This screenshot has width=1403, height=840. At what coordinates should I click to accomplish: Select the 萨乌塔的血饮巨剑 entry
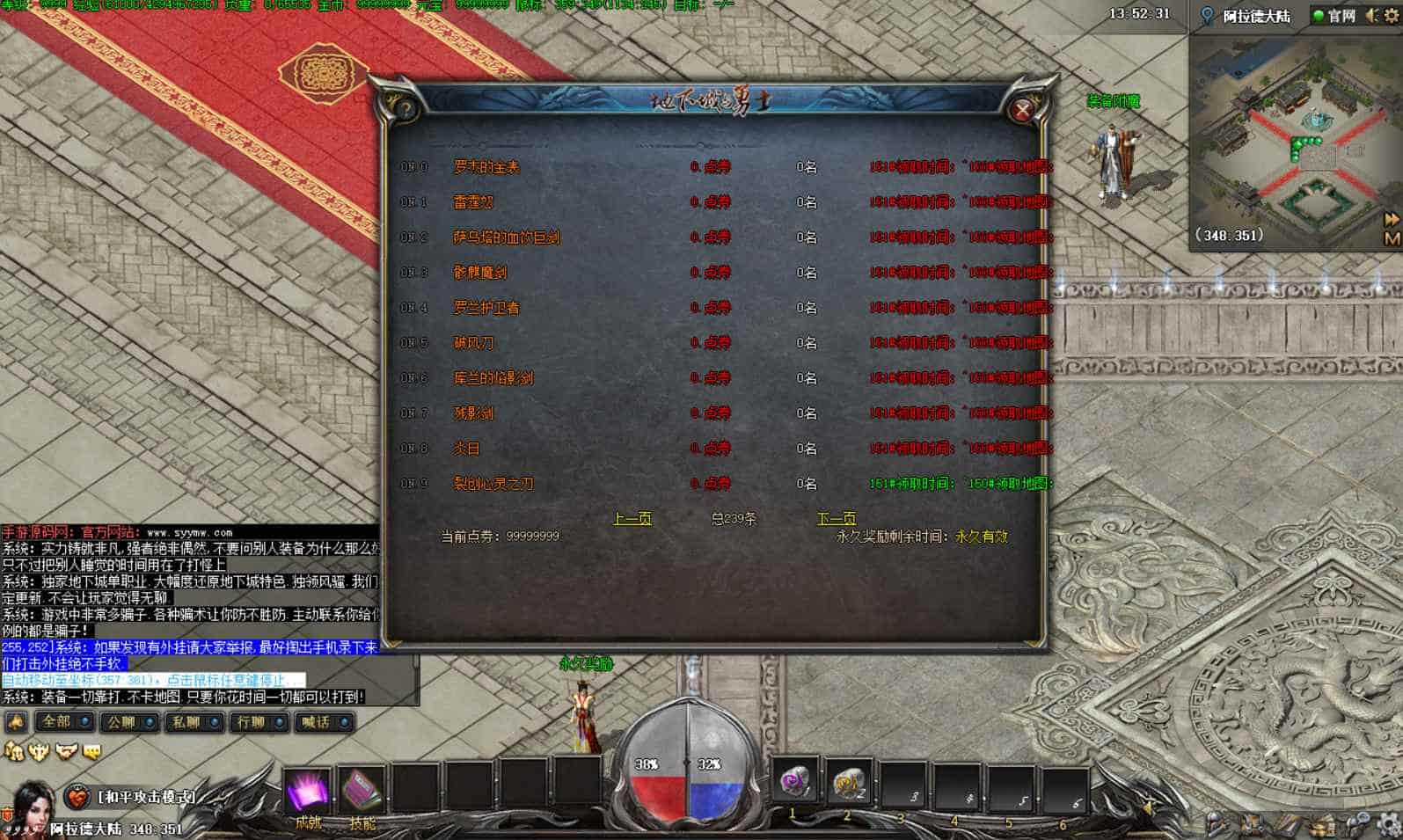506,237
